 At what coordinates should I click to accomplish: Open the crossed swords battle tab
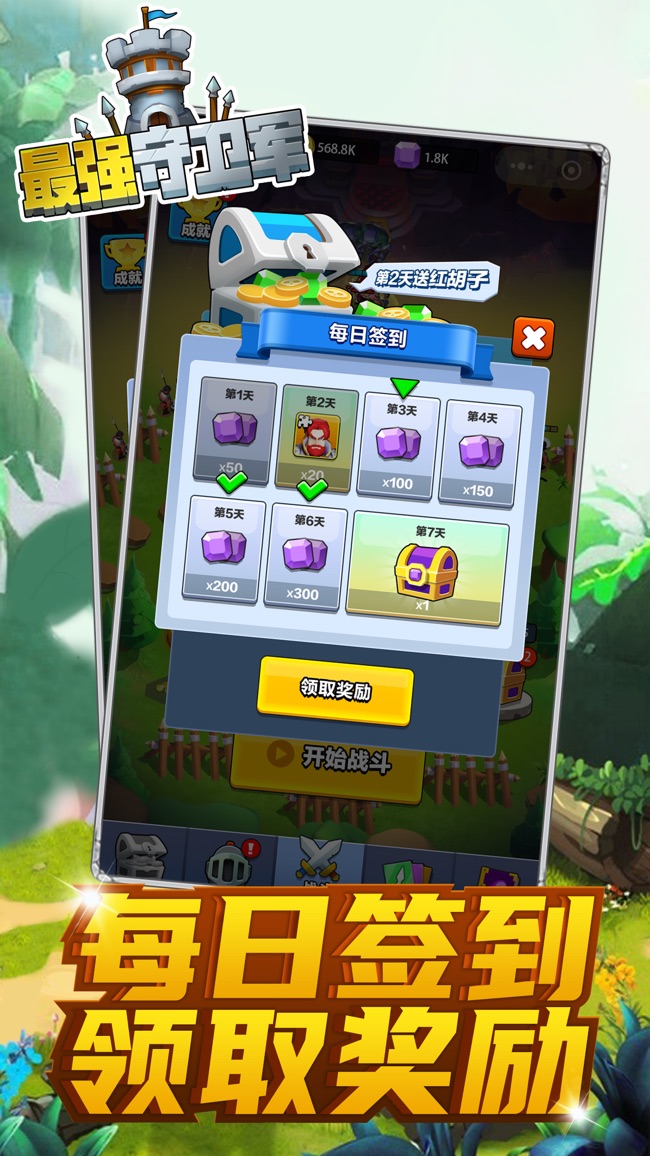320,857
